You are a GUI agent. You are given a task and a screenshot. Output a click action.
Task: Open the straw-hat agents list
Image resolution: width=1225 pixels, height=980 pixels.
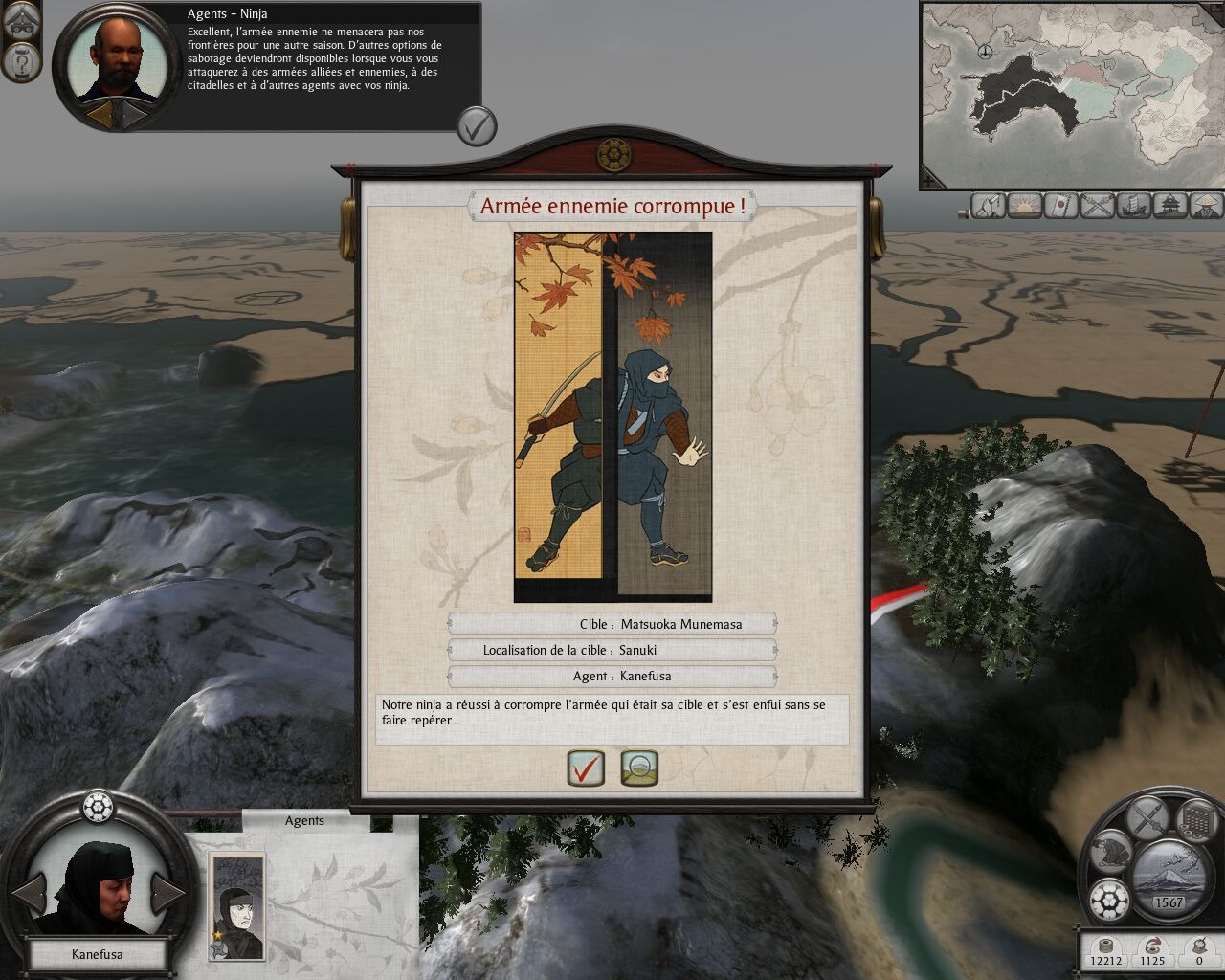point(1208,205)
